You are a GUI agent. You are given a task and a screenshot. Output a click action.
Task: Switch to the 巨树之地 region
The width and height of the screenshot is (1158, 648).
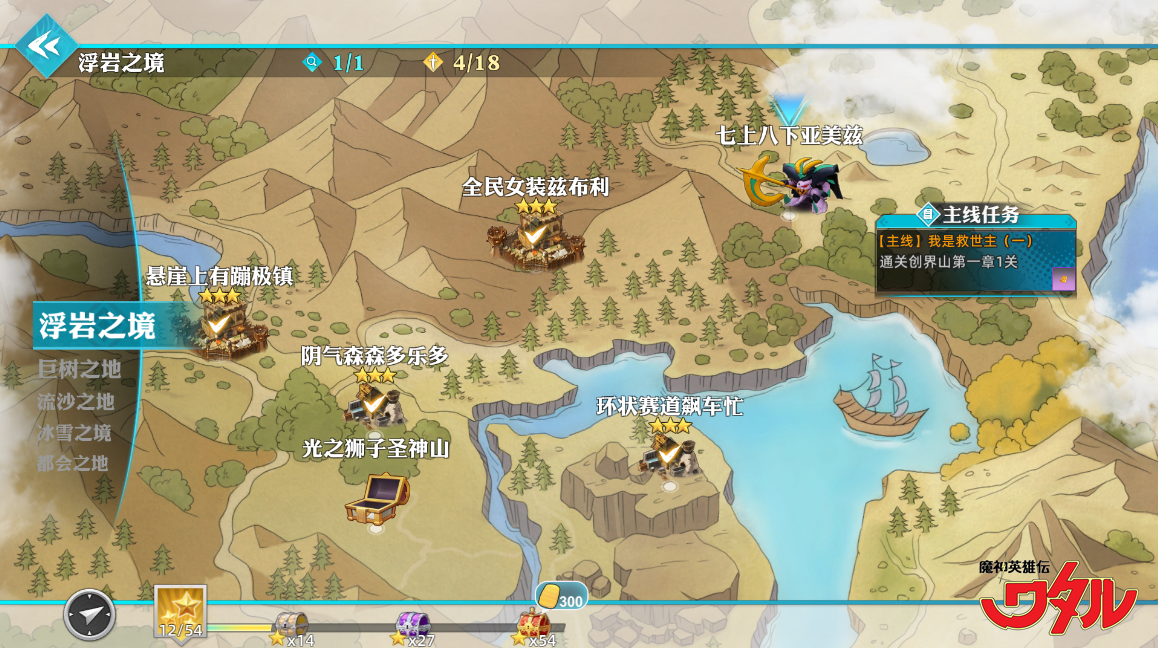pos(79,370)
